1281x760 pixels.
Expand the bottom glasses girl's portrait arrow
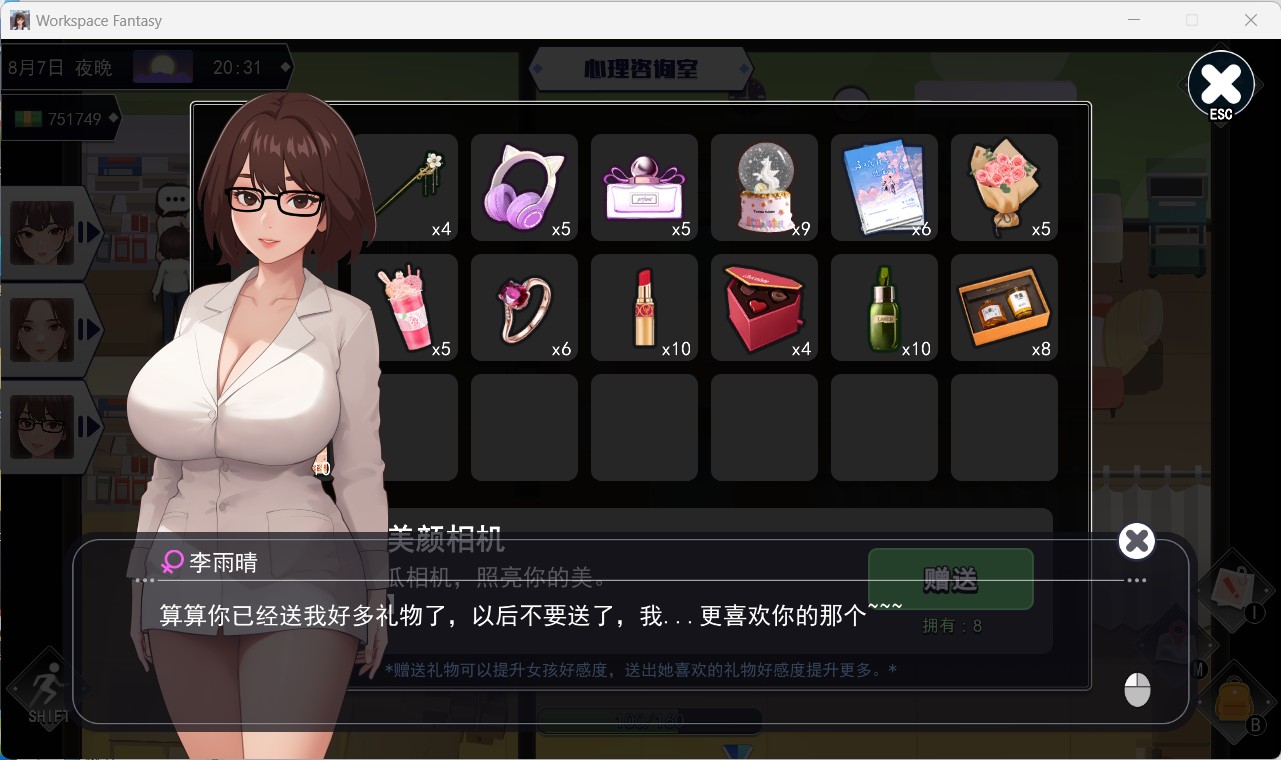point(88,428)
